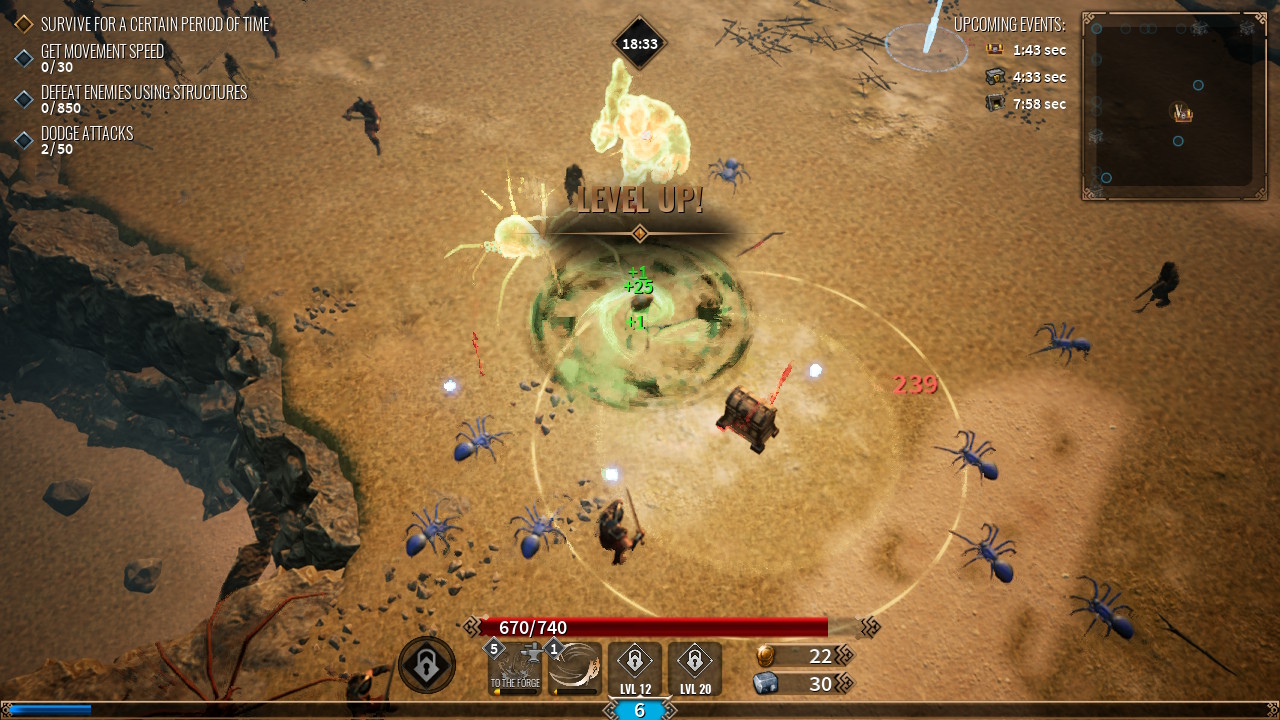The height and width of the screenshot is (720, 1280).
Task: Select the locked LVL 20 ability slot
Action: click(695, 668)
